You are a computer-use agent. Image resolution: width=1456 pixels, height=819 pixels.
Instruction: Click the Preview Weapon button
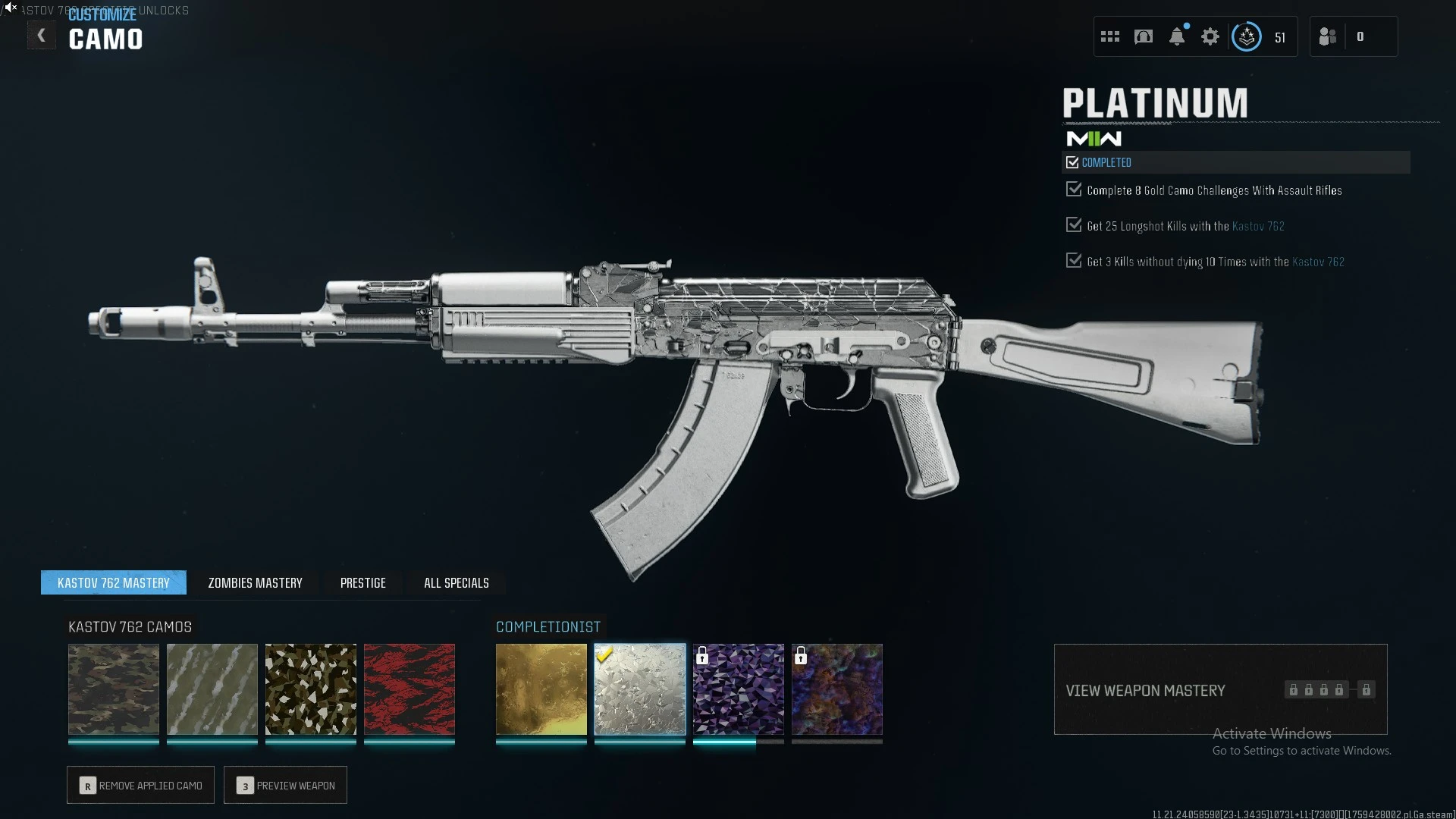point(286,786)
